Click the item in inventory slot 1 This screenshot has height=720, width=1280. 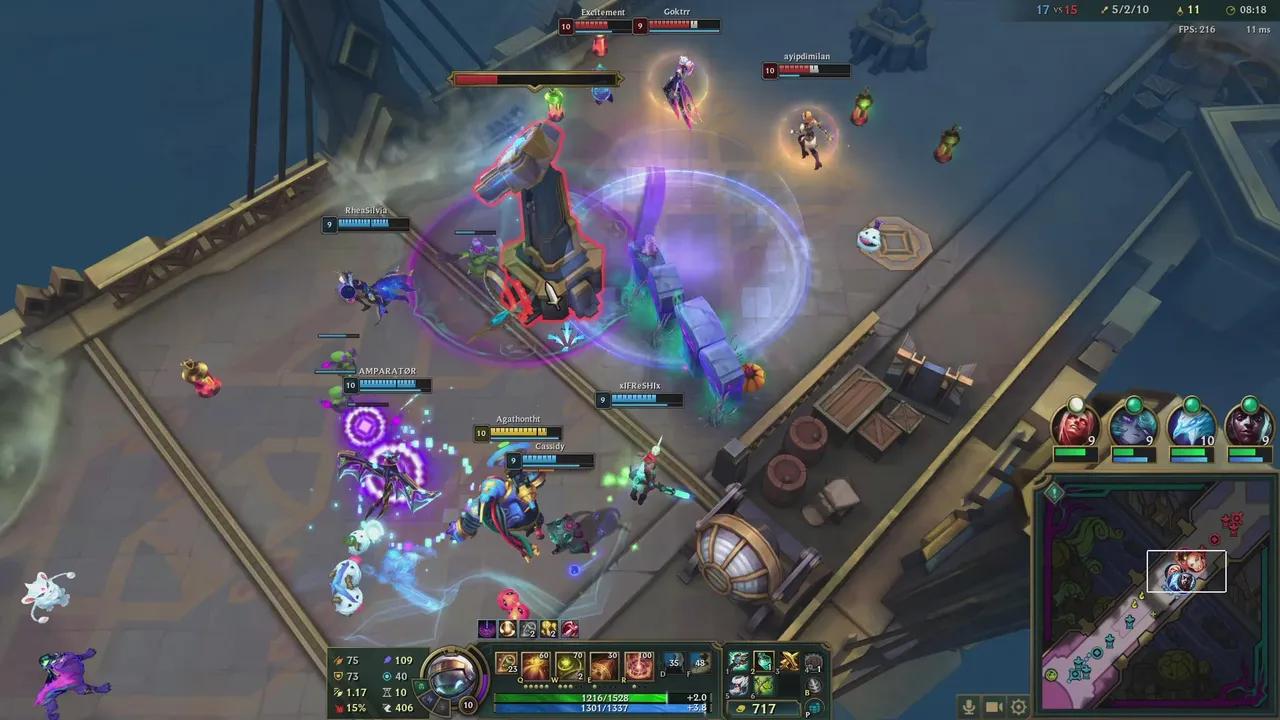coord(737,660)
